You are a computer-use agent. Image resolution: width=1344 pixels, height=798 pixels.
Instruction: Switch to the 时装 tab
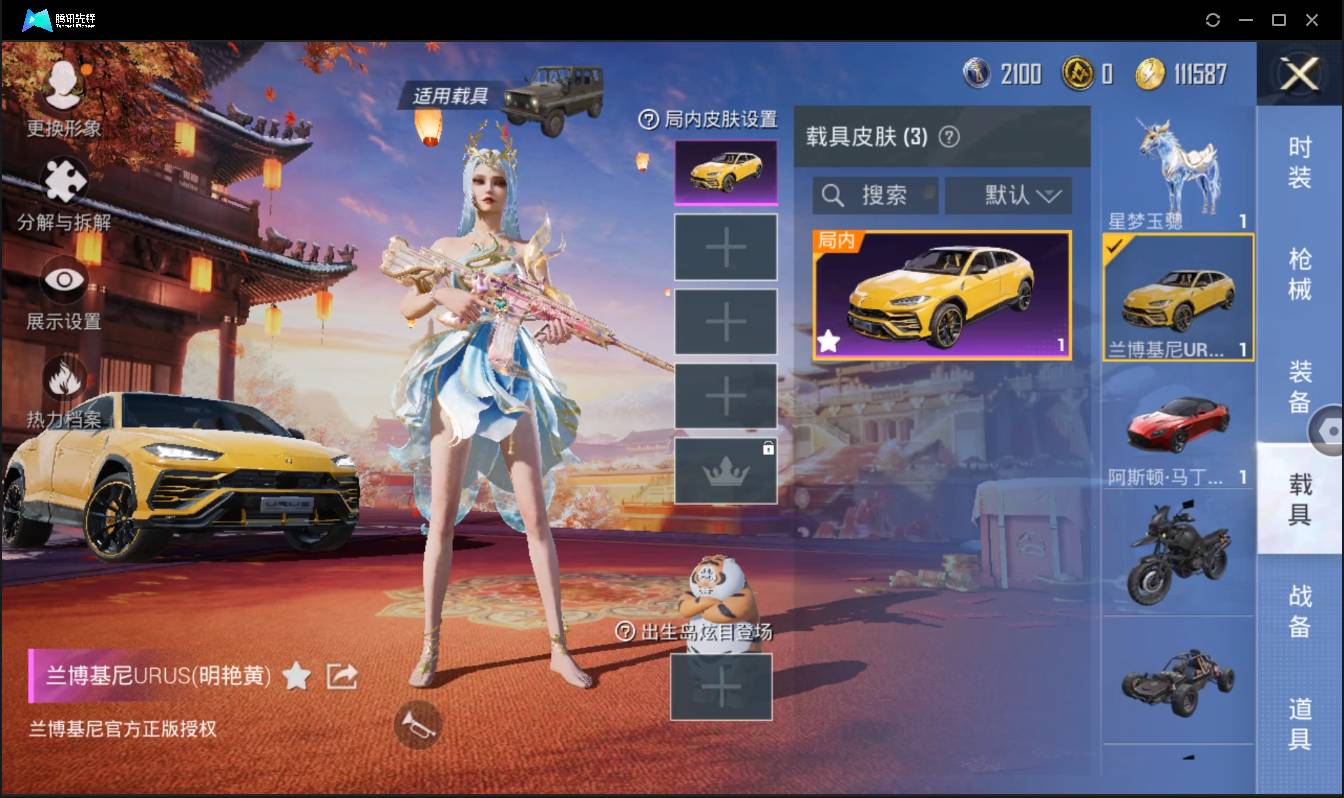1300,164
